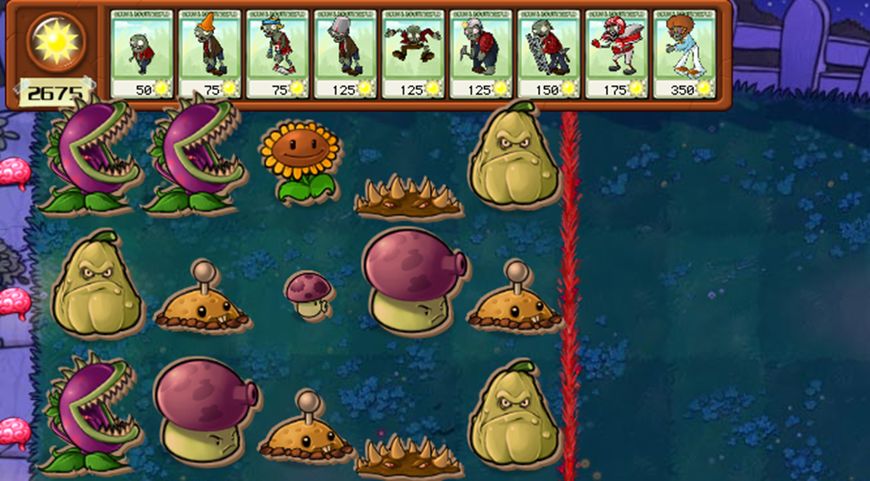Screen dimensions: 870x481
Task: Select the Dancing Zombie card costing 350
Action: [x=685, y=54]
